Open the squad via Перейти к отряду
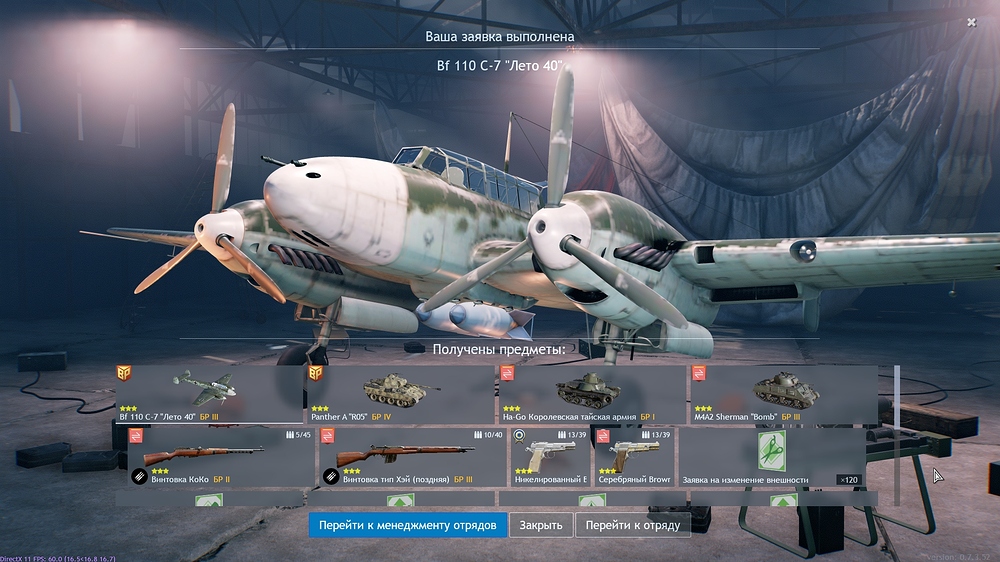Image resolution: width=1000 pixels, height=562 pixels. point(632,525)
